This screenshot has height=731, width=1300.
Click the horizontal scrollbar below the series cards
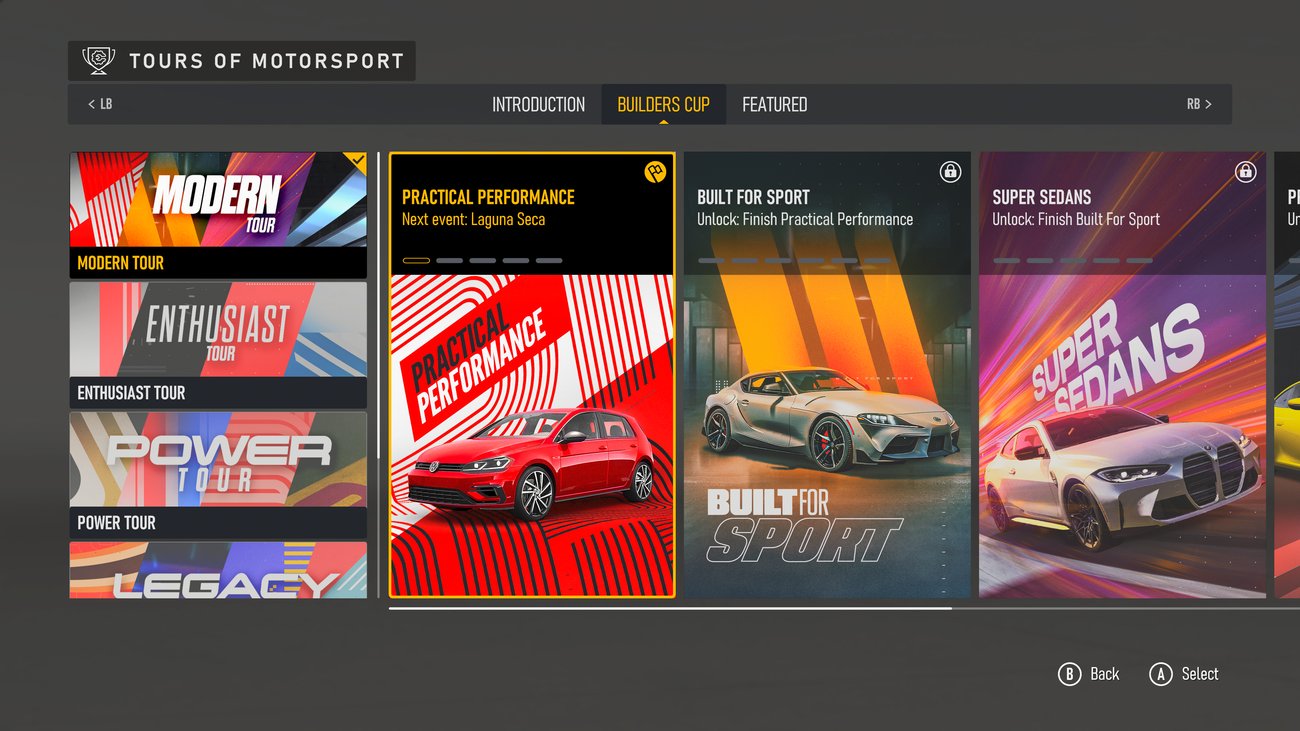click(x=670, y=606)
